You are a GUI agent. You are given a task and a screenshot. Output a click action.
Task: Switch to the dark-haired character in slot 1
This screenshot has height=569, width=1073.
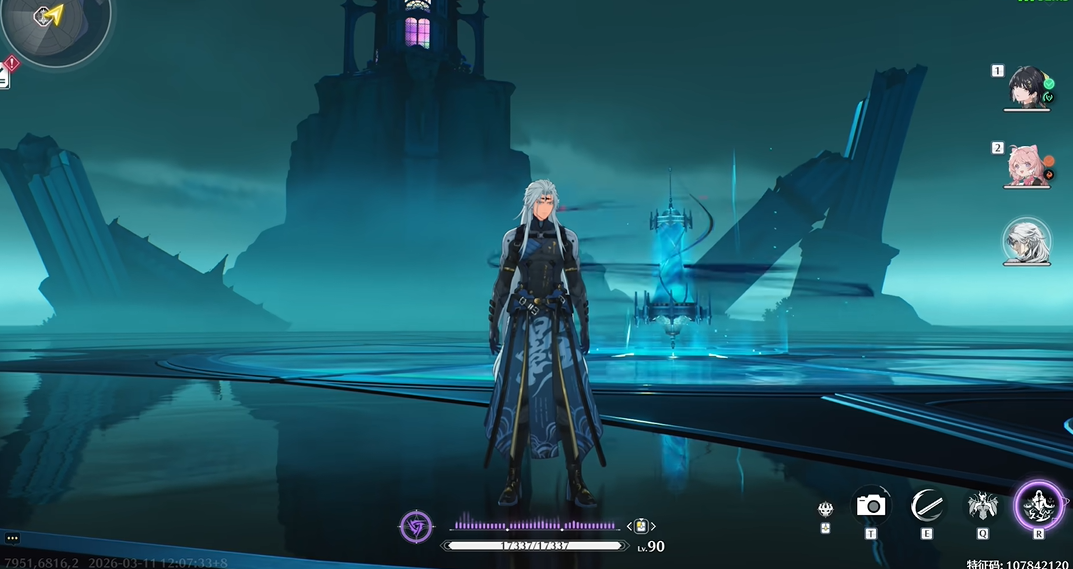tap(1026, 86)
